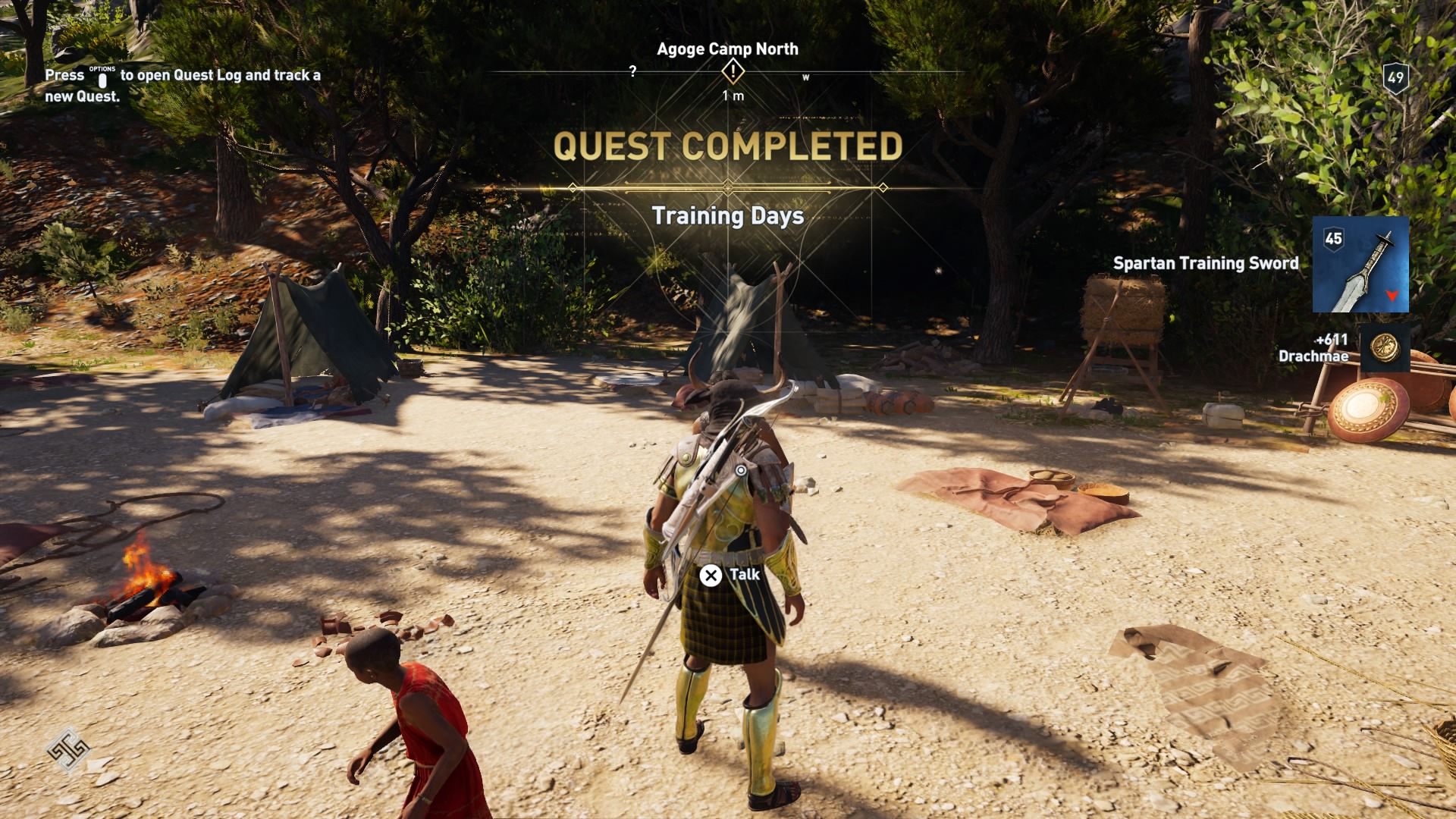Image resolution: width=1456 pixels, height=819 pixels.
Task: Click the quest exclamation diamond on the compass
Action: [733, 71]
